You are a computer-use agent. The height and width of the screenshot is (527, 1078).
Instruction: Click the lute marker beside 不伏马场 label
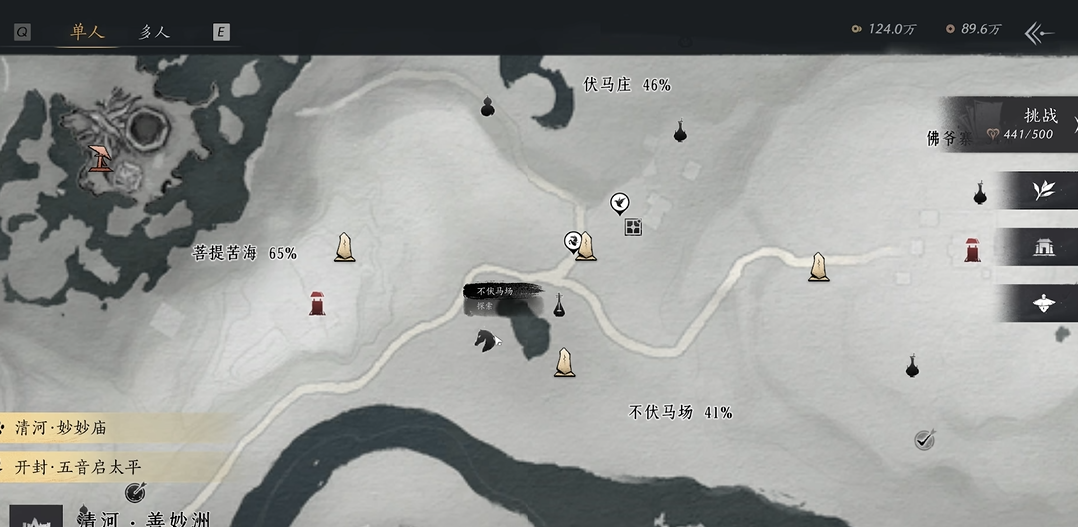click(559, 306)
